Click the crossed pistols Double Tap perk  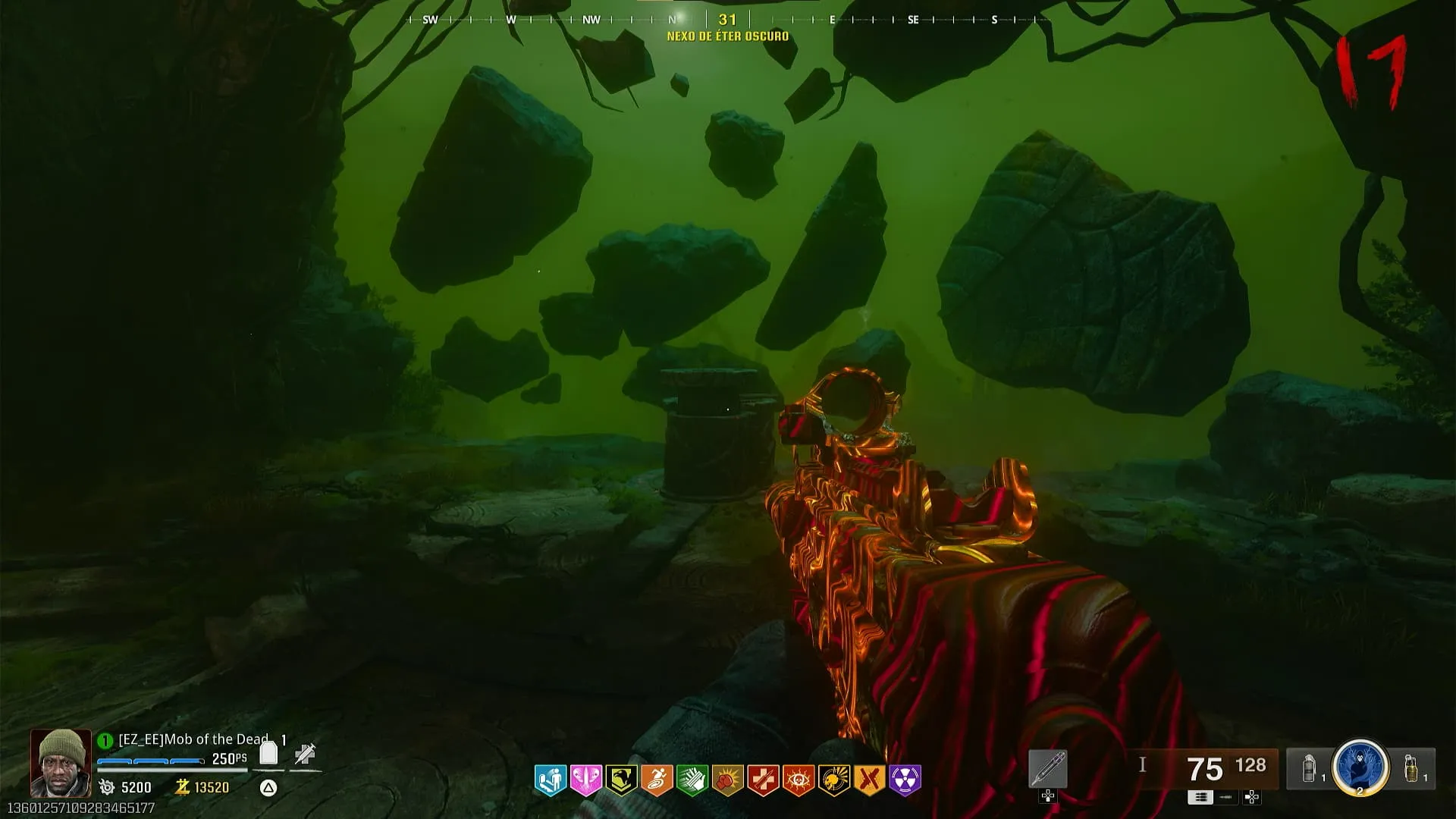click(x=870, y=780)
